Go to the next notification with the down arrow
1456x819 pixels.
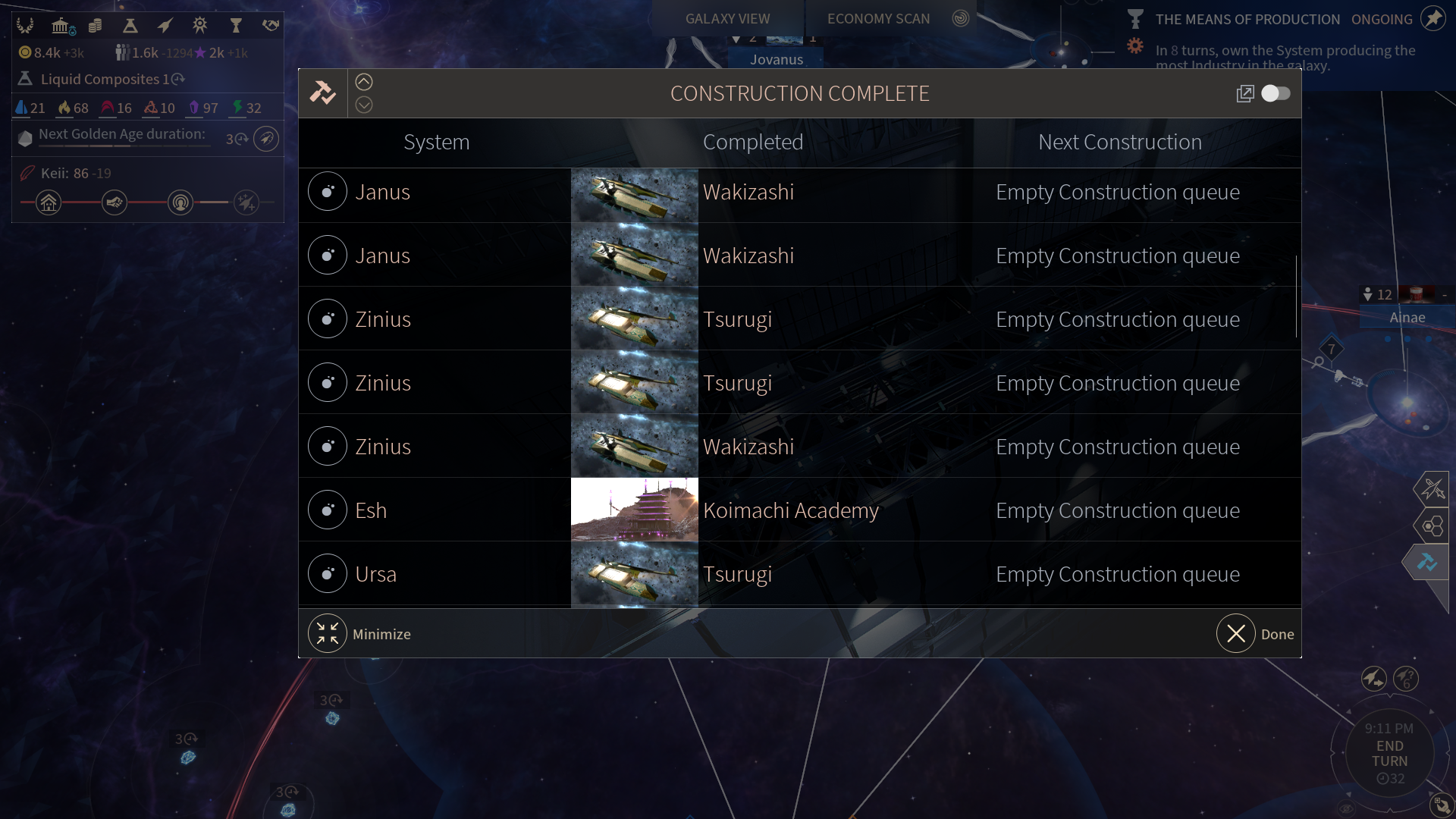coord(364,105)
